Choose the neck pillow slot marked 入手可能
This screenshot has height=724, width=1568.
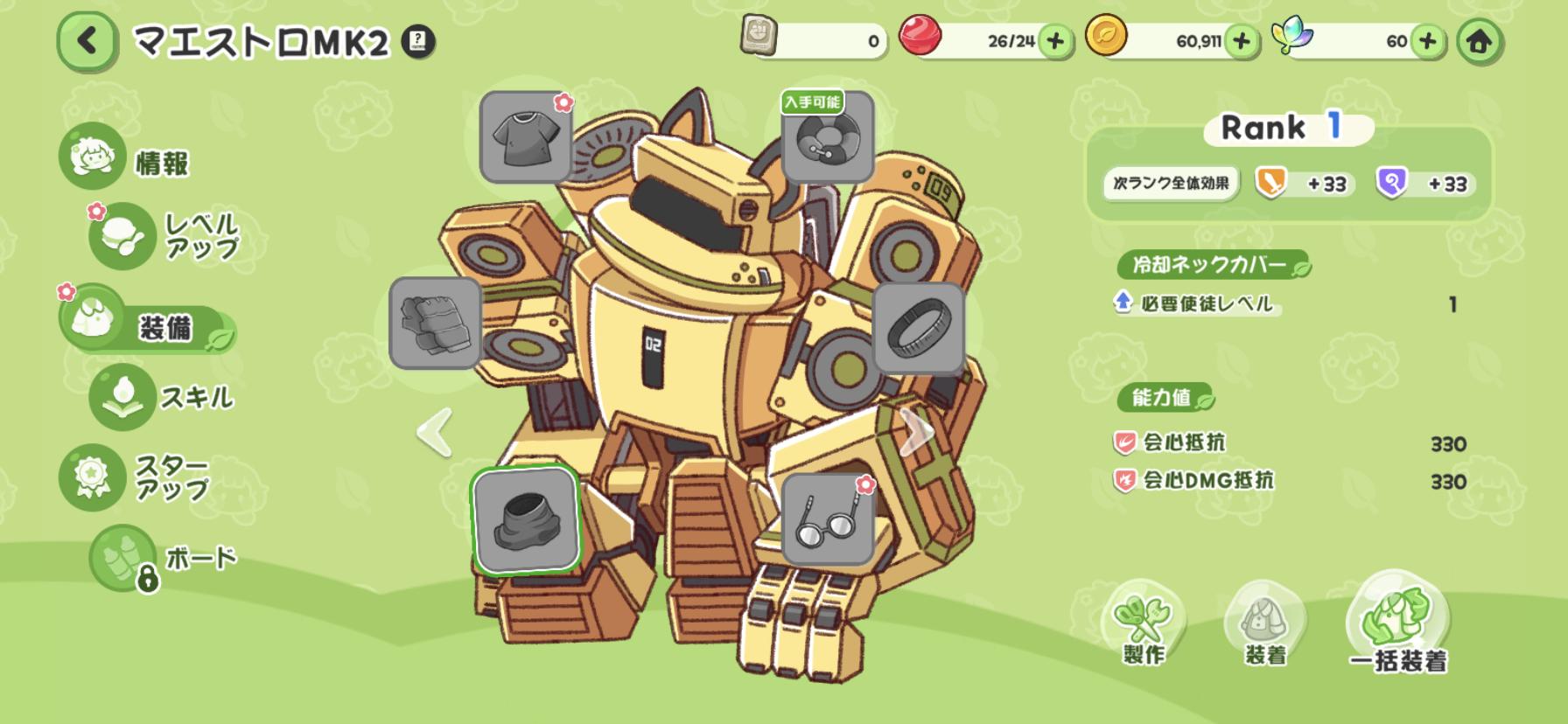[x=827, y=137]
